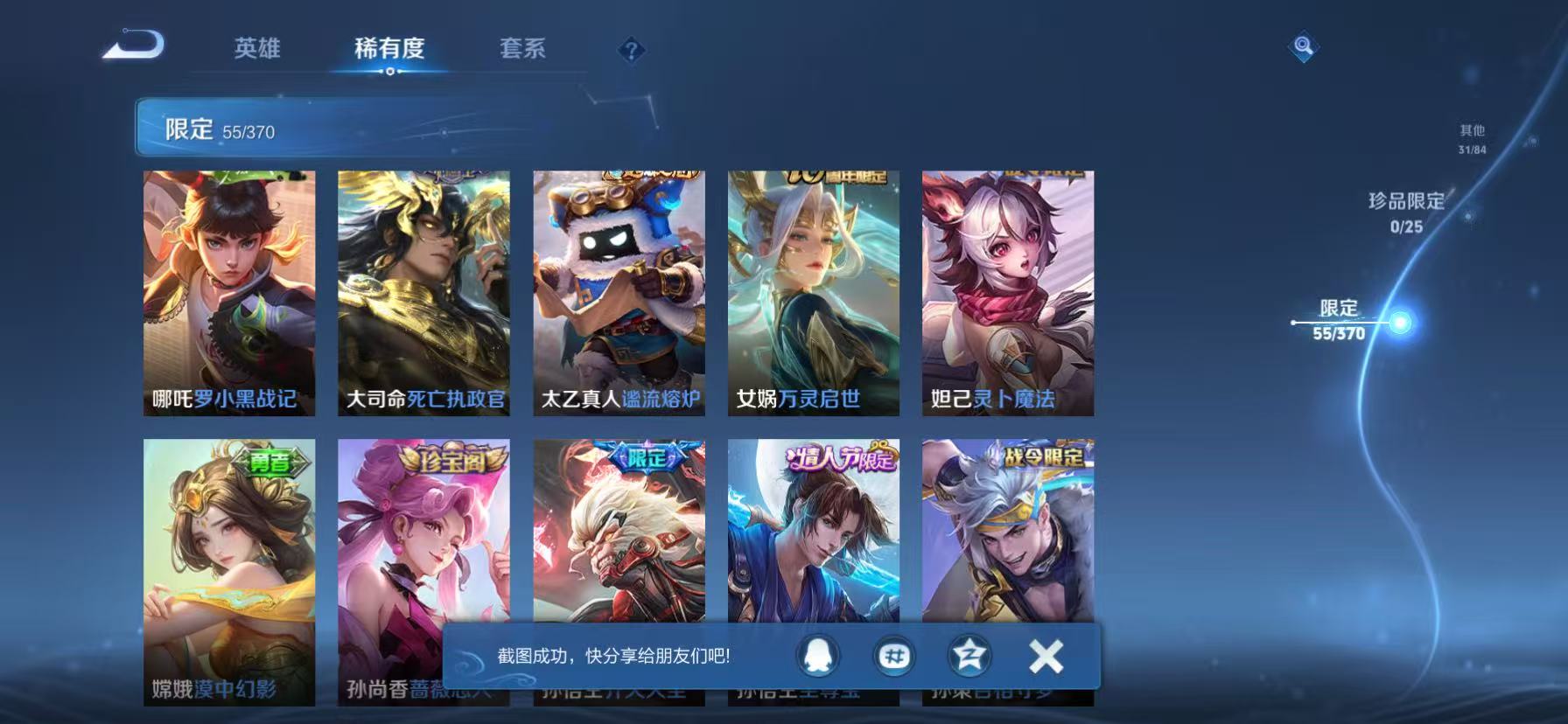Open the 其他 31/84 category node
The width and height of the screenshot is (1568, 724).
click(1470, 138)
